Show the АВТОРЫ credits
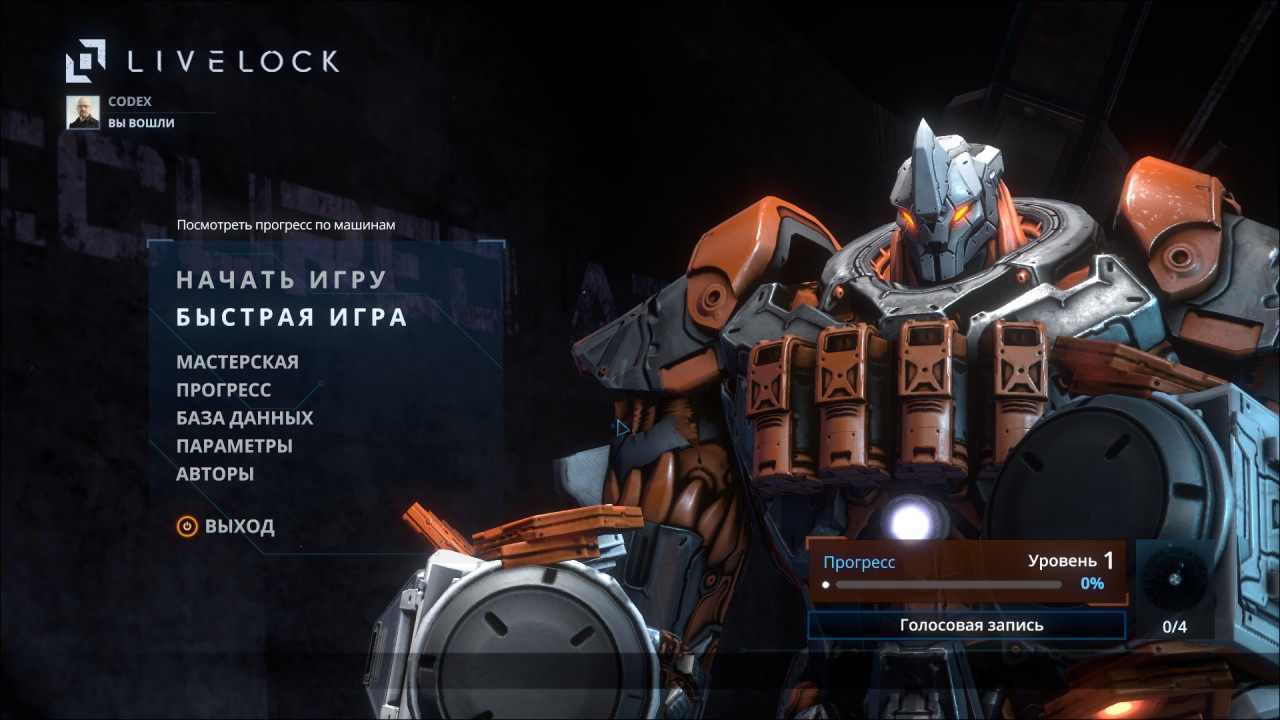1280x720 pixels. [x=215, y=474]
